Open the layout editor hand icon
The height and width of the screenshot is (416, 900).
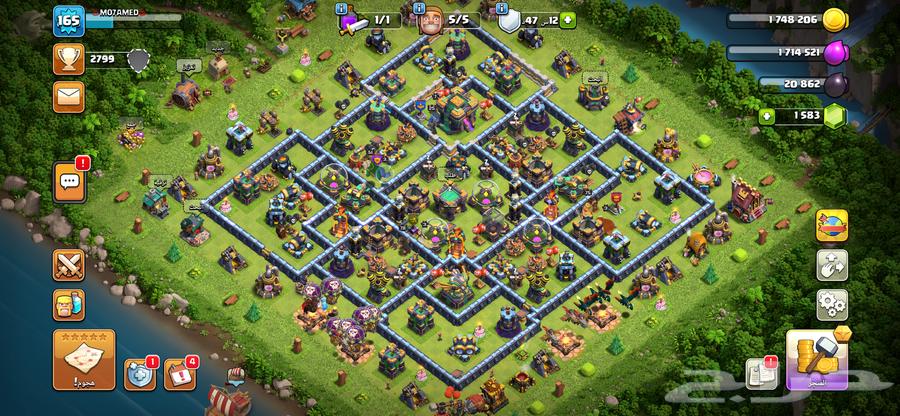coord(832,265)
